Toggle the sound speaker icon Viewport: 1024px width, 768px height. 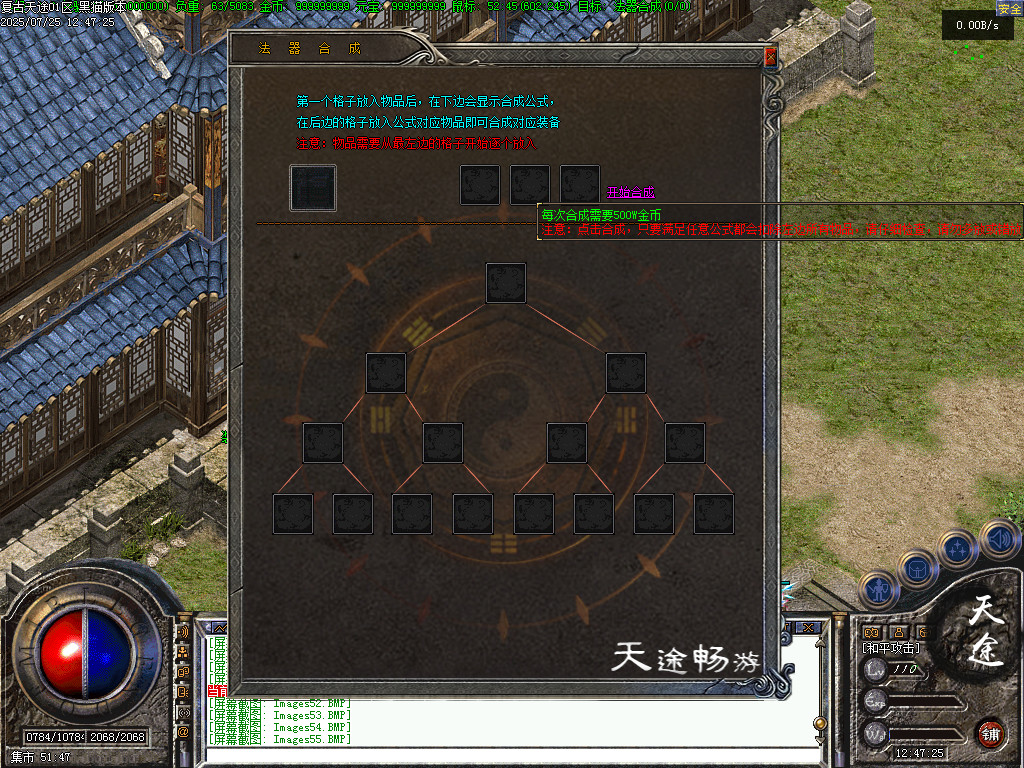tap(999, 540)
